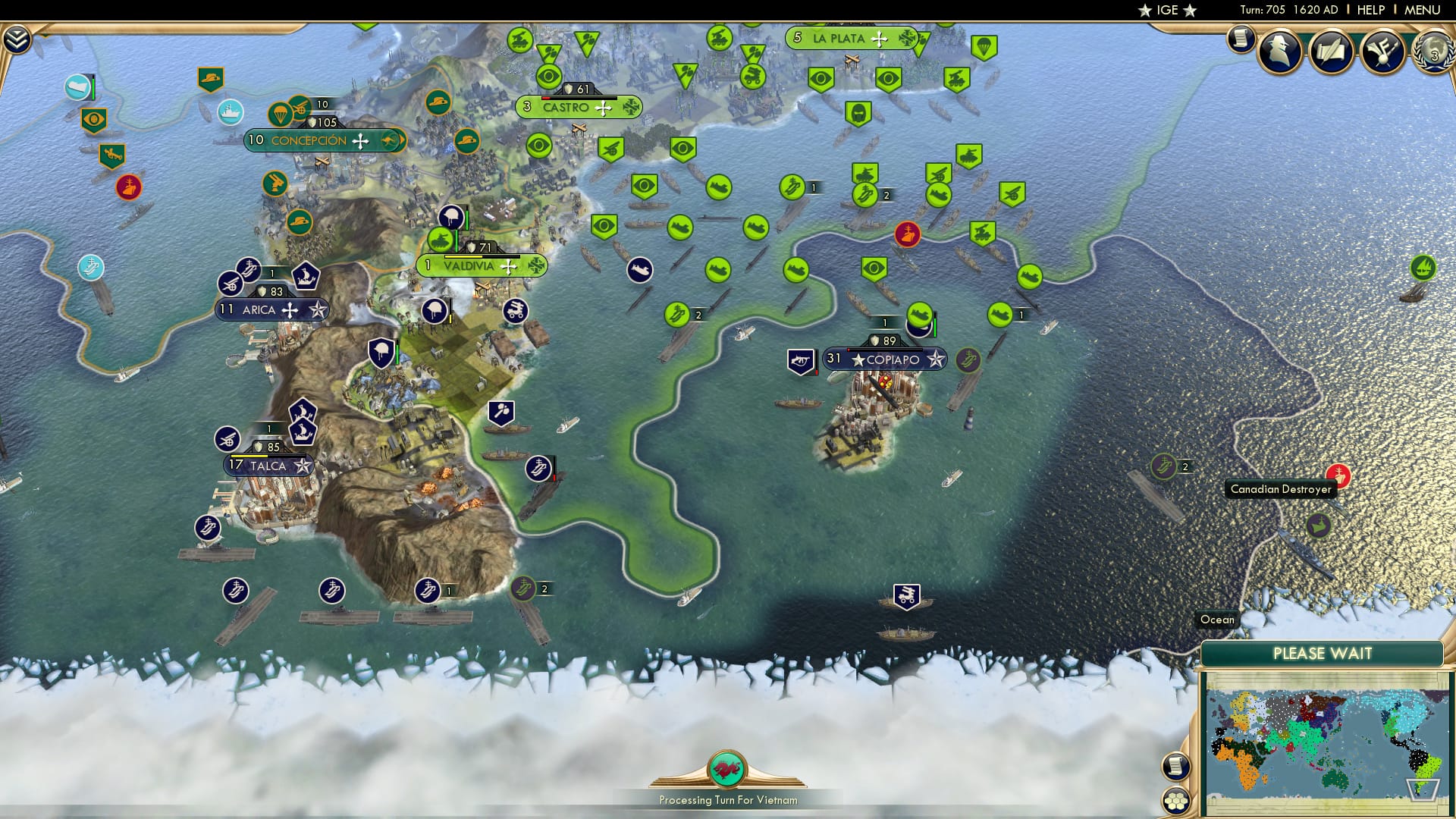
Task: Open HELP from the top bar
Action: tap(1370, 10)
